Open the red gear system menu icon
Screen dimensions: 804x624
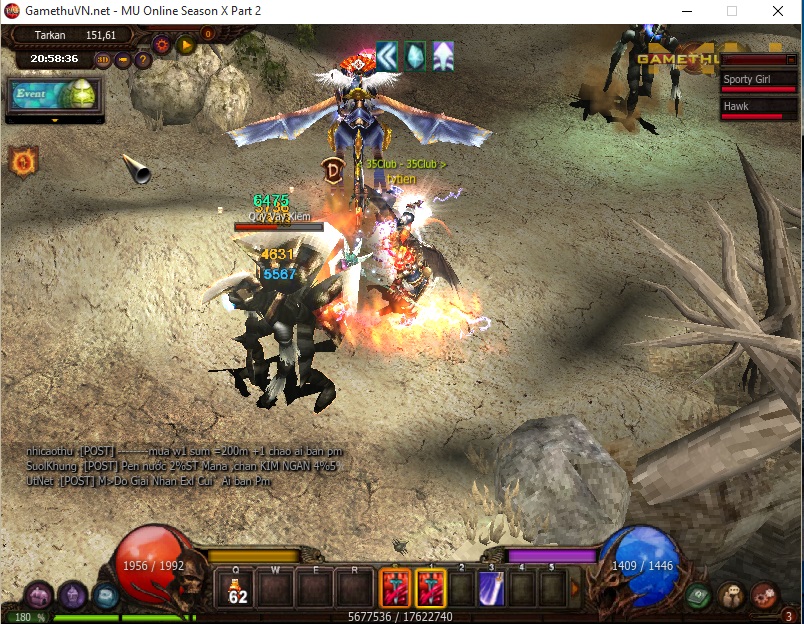764,596
